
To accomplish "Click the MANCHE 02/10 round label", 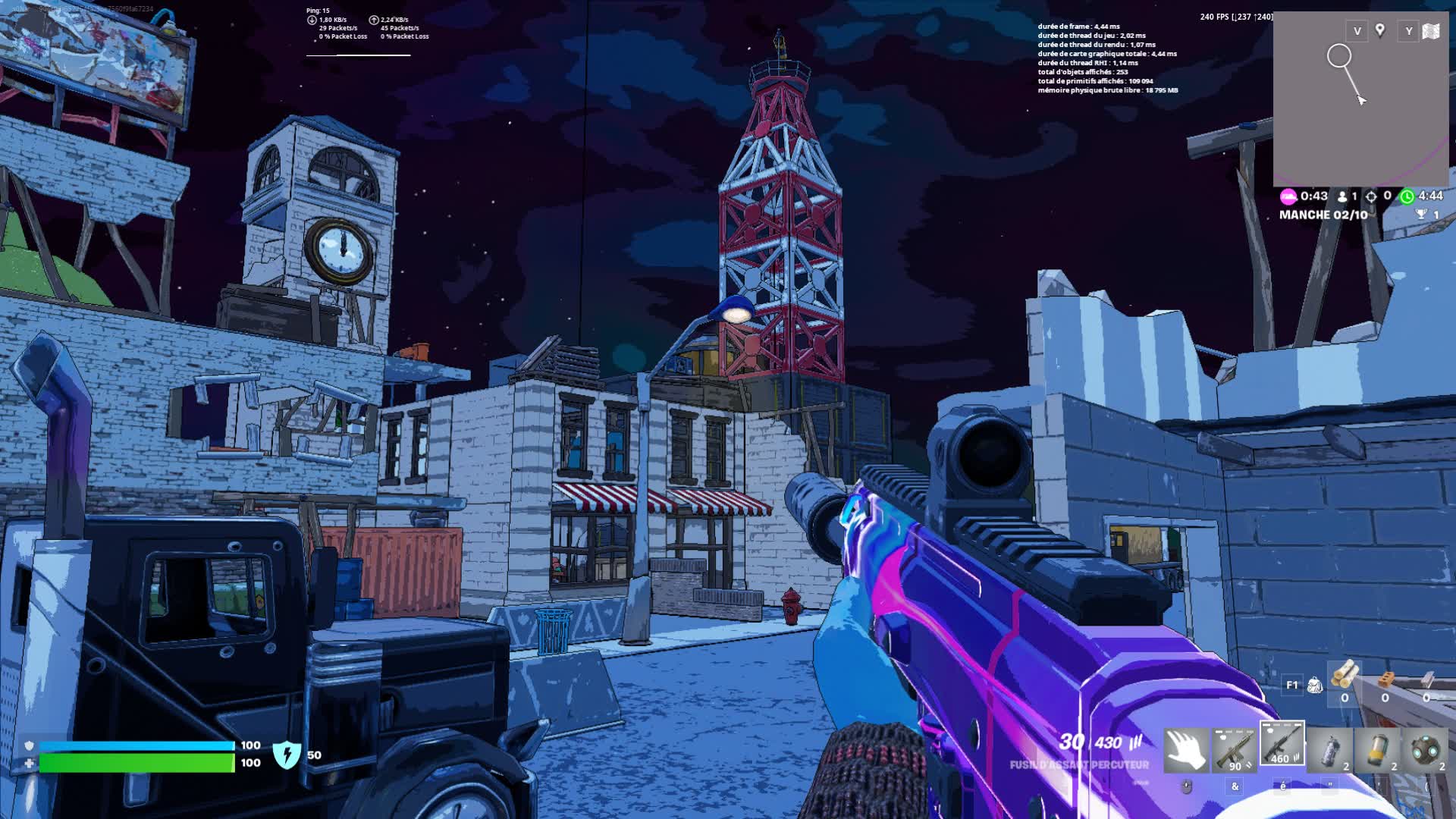I will coord(1323,215).
